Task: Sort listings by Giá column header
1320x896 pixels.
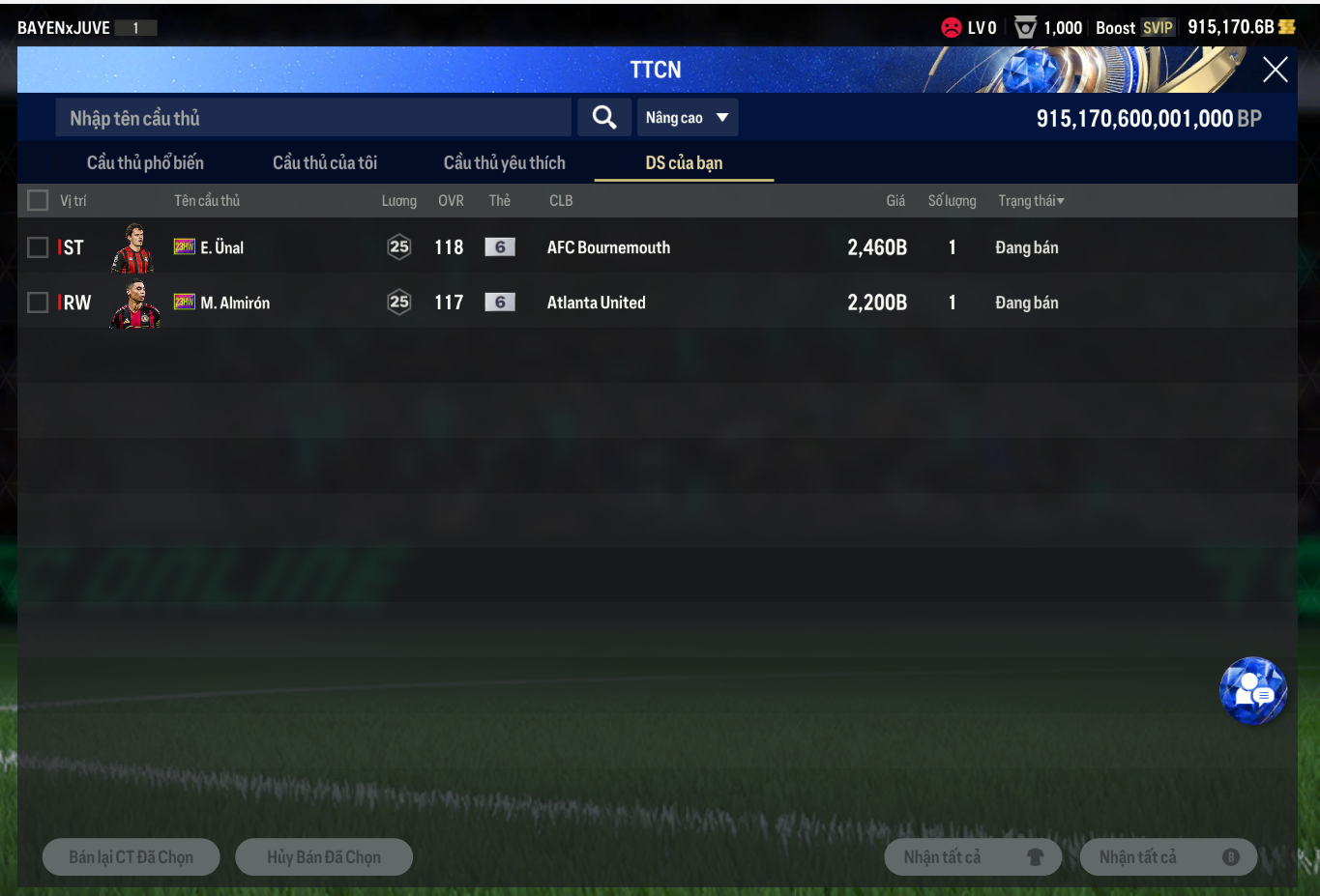Action: [x=895, y=201]
